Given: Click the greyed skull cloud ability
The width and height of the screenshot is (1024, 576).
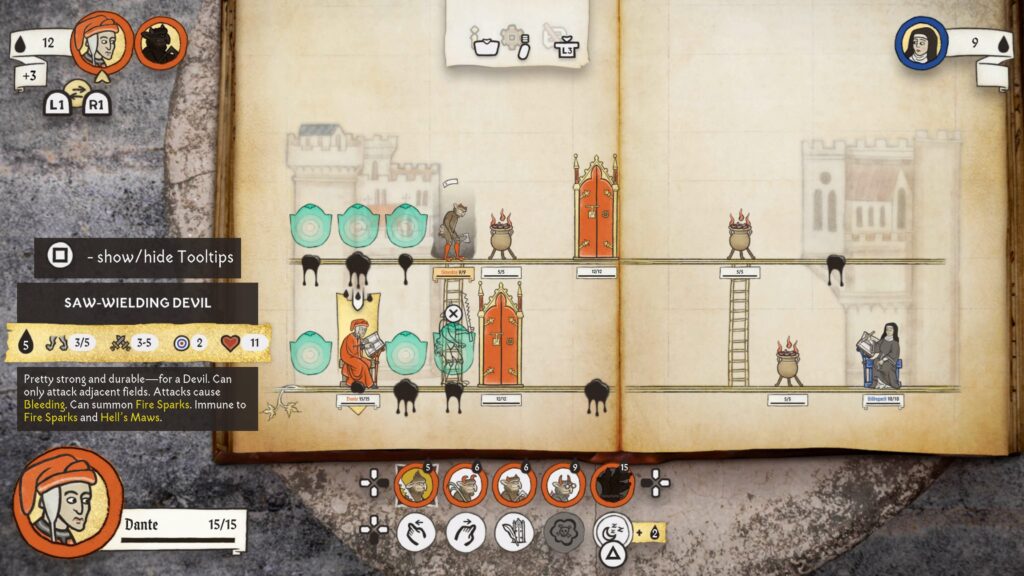Looking at the screenshot, I should point(563,531).
